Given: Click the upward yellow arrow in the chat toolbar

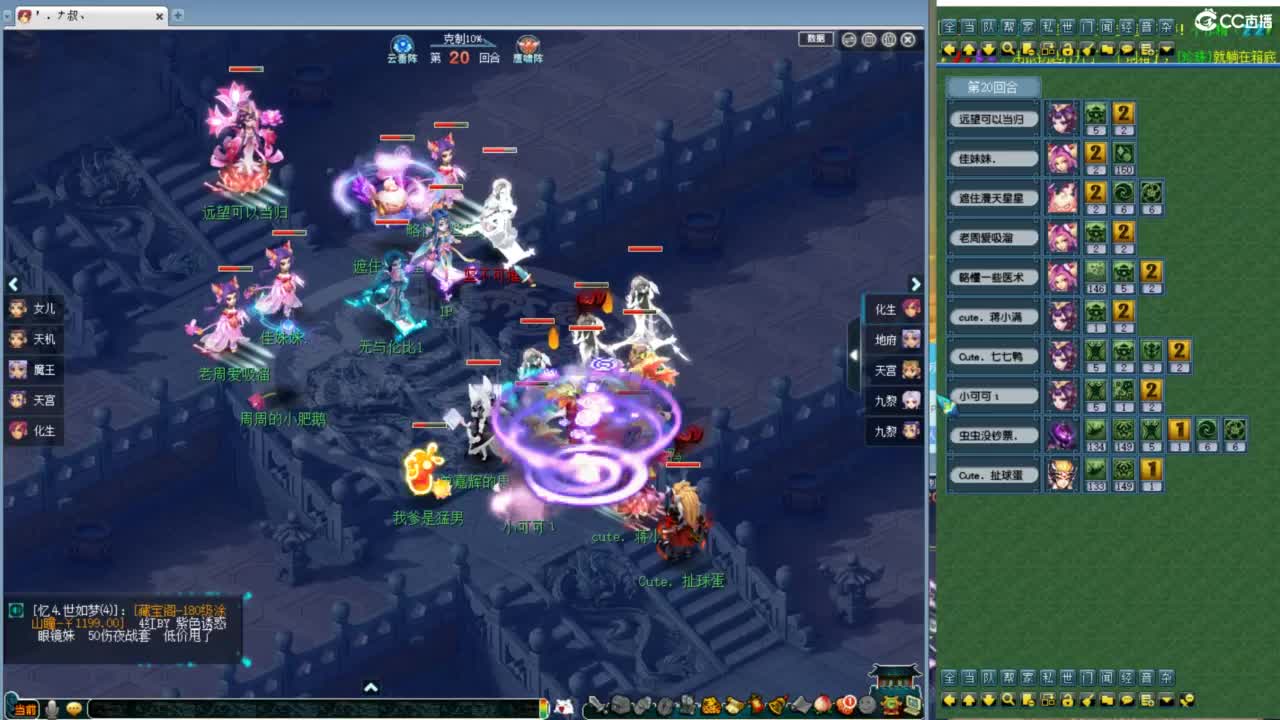Looking at the screenshot, I should (969, 48).
